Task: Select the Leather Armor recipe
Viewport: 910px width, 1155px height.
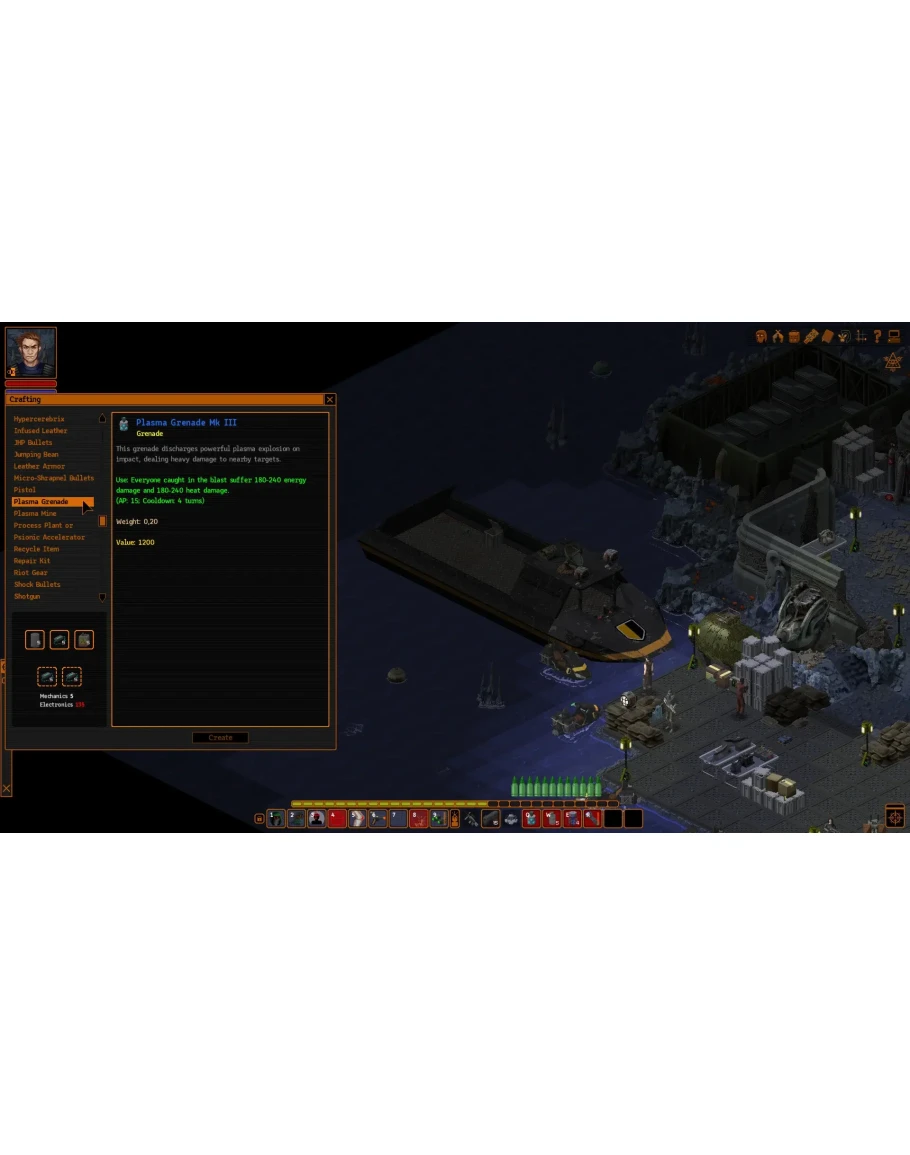Action: click(x=39, y=466)
